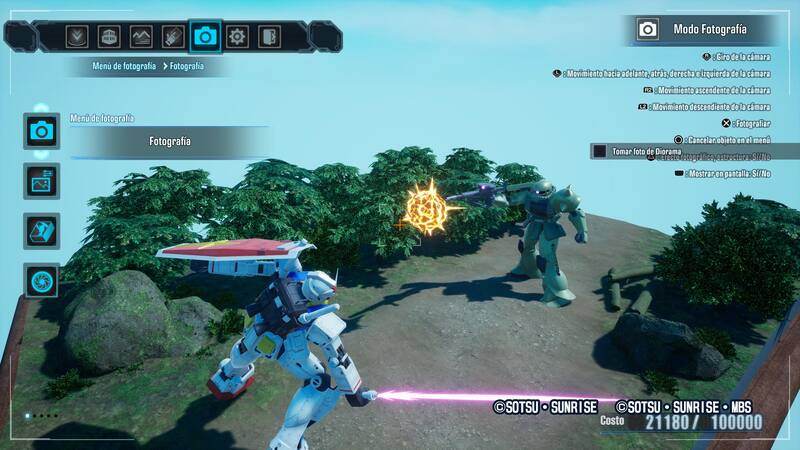Open the gear settings toolbar icon
This screenshot has width=800, height=450.
pyautogui.click(x=237, y=37)
